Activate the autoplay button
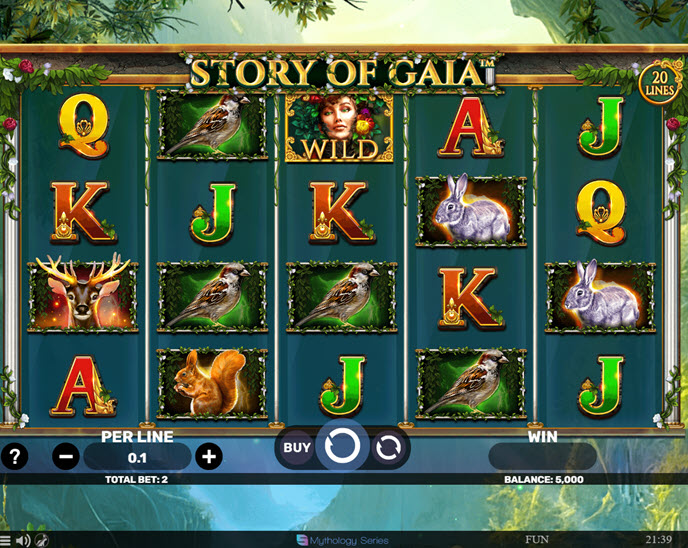Screen dimensions: 688x548 point(389,448)
